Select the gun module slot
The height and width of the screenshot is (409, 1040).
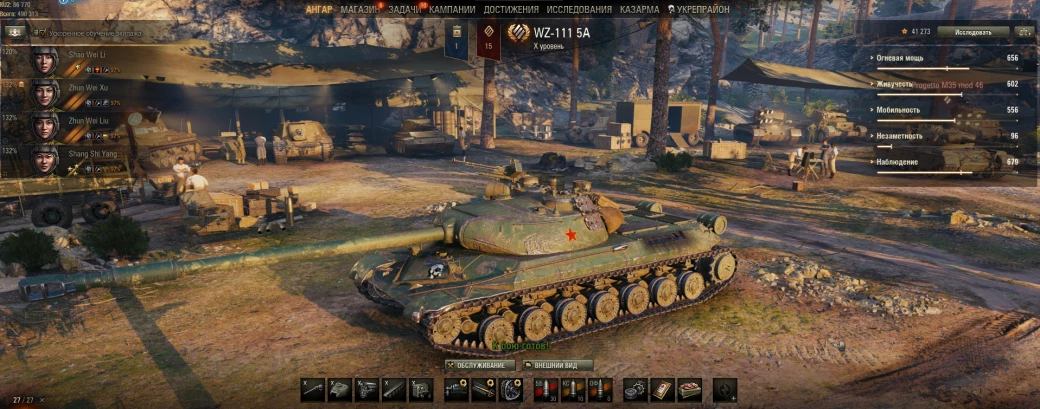pos(313,390)
